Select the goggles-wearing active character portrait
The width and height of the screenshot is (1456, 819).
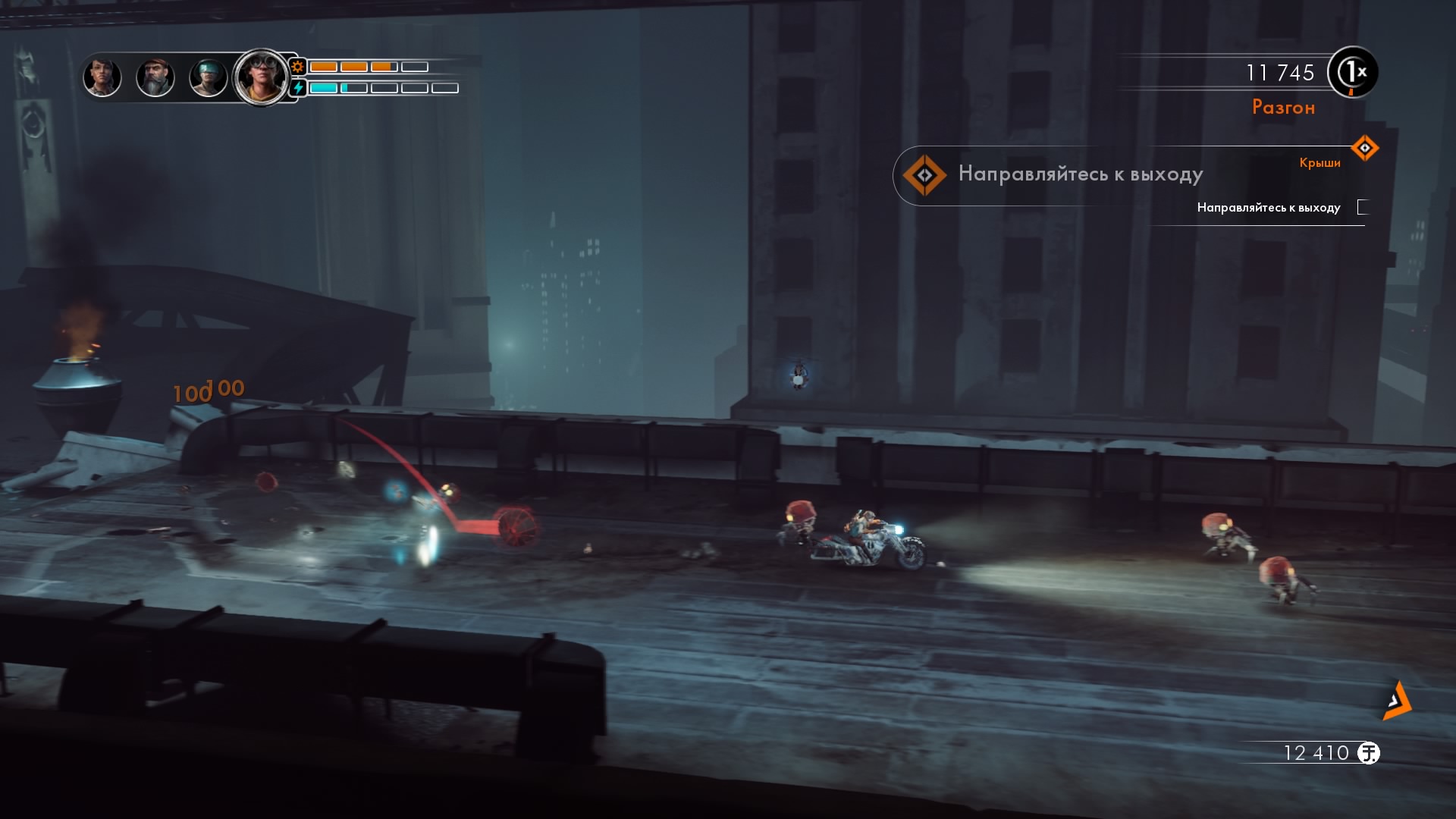[261, 77]
